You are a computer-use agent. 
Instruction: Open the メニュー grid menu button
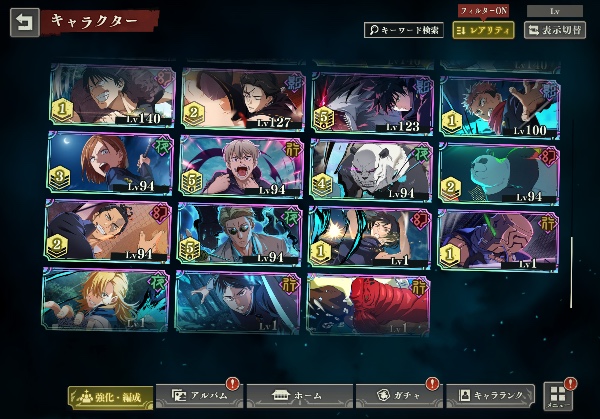557,394
